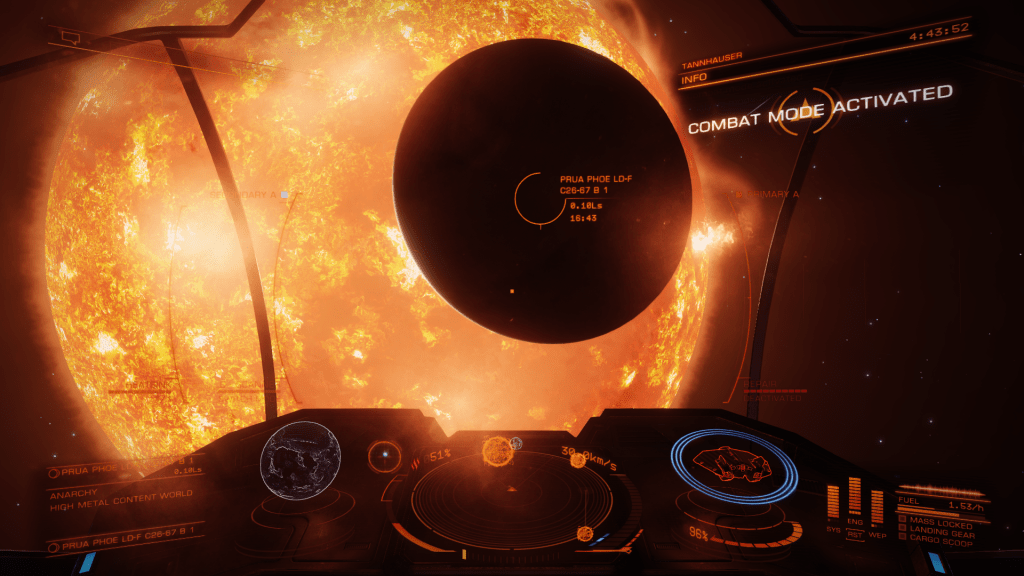Reset power distribution with RST
1024x576 pixels.
pyautogui.click(x=855, y=534)
